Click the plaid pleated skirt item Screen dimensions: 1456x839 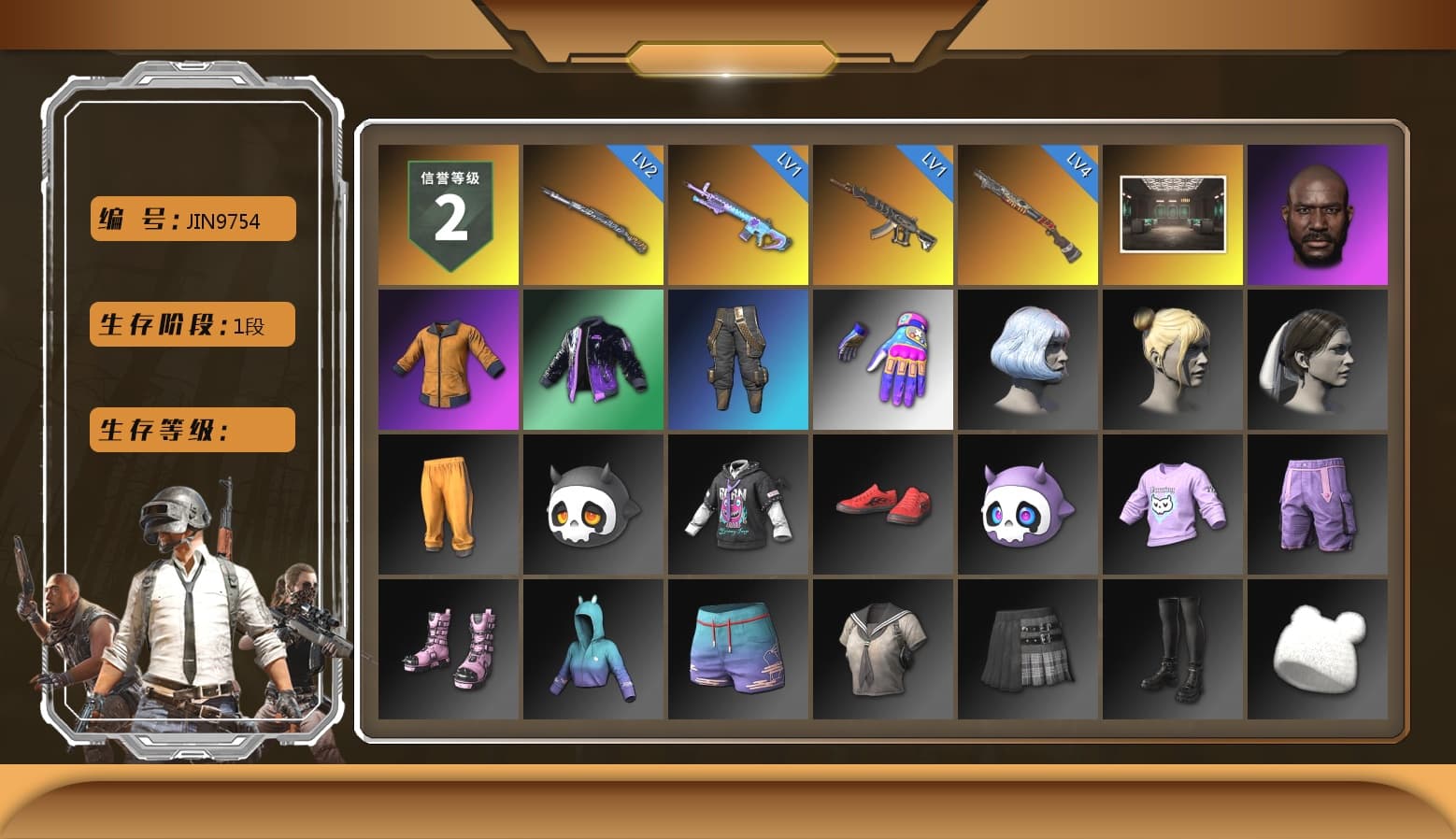(1028, 651)
